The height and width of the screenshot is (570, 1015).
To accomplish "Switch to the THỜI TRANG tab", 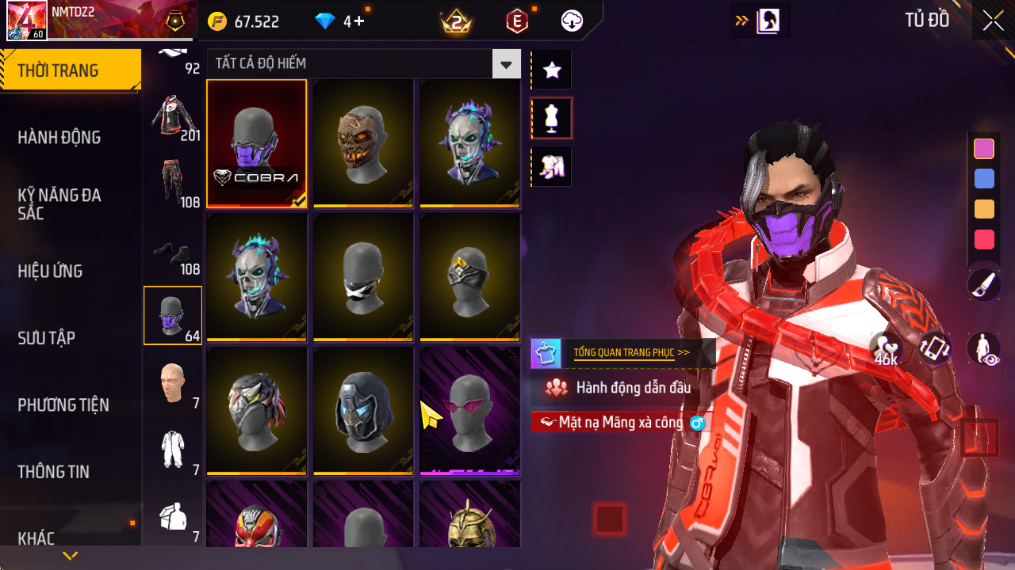I will [x=70, y=70].
